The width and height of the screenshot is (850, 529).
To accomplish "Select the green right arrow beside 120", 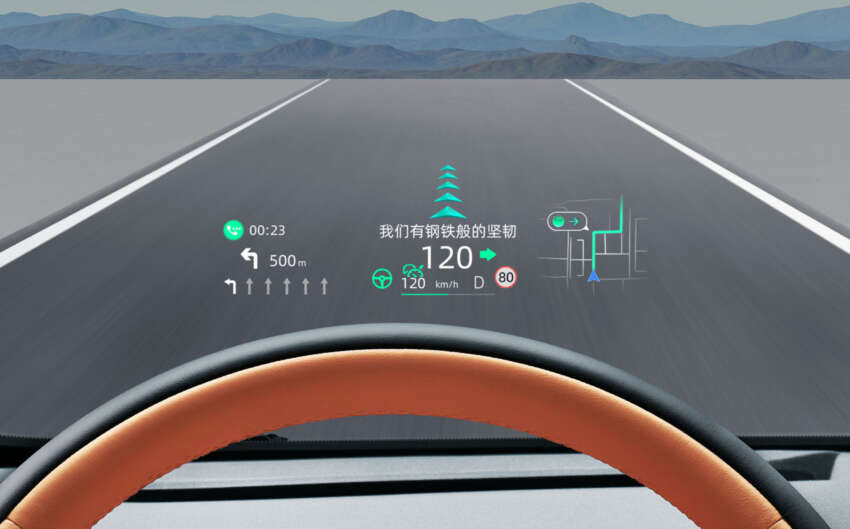I will [488, 255].
